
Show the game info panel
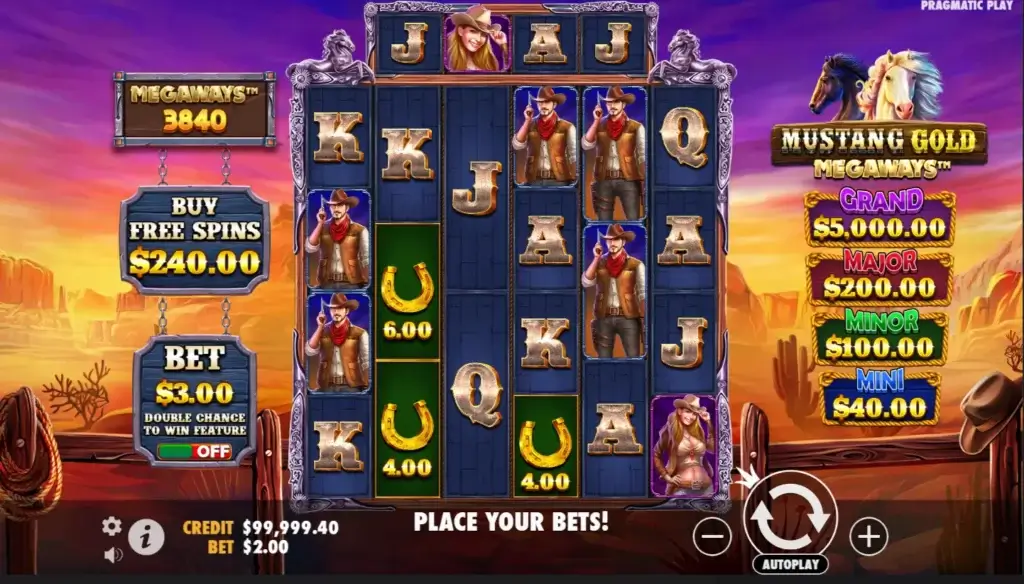point(146,537)
